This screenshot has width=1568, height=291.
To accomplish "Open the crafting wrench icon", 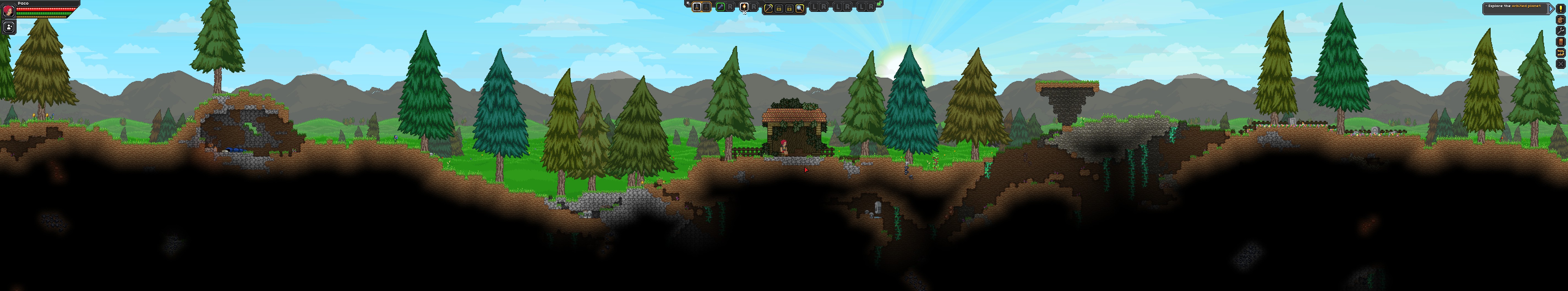I will click(1560, 31).
